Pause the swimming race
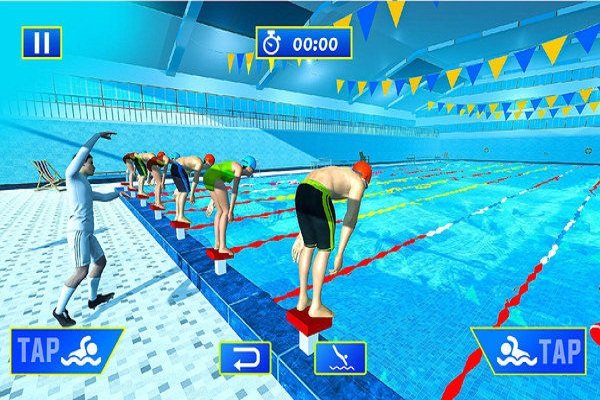The image size is (600, 400). [x=41, y=42]
